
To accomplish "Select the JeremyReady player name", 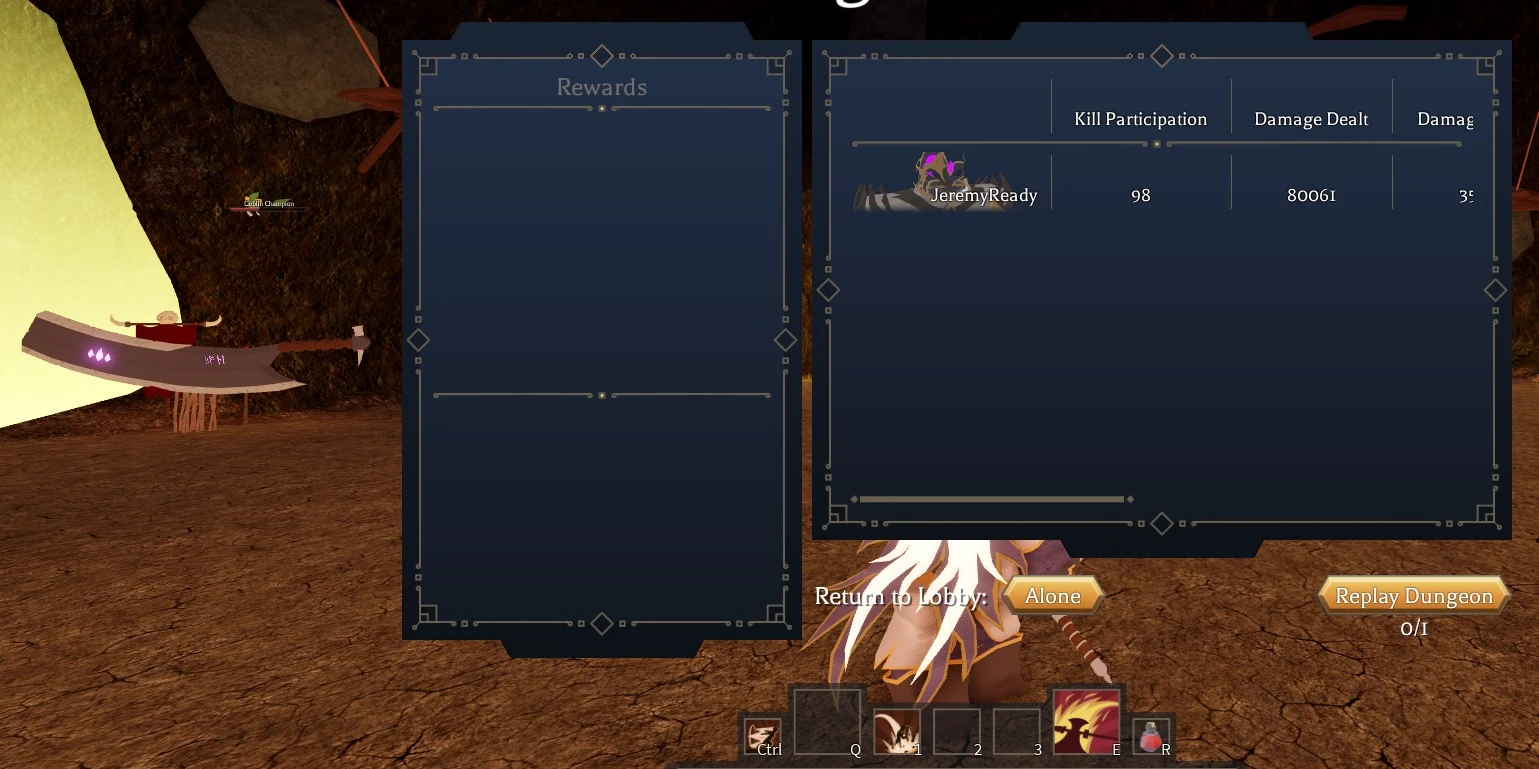I will (x=984, y=195).
